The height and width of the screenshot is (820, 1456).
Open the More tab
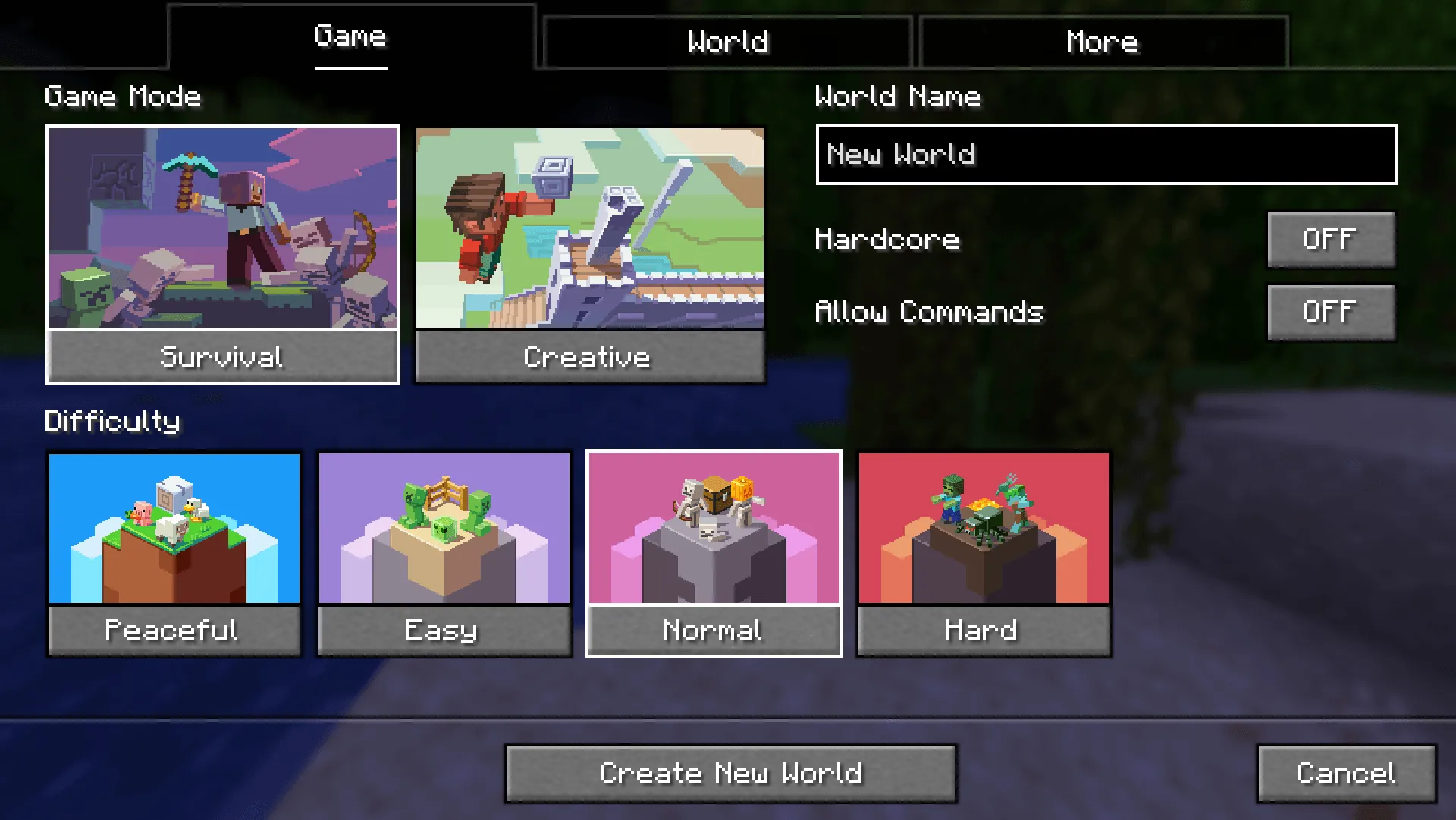coord(1102,42)
